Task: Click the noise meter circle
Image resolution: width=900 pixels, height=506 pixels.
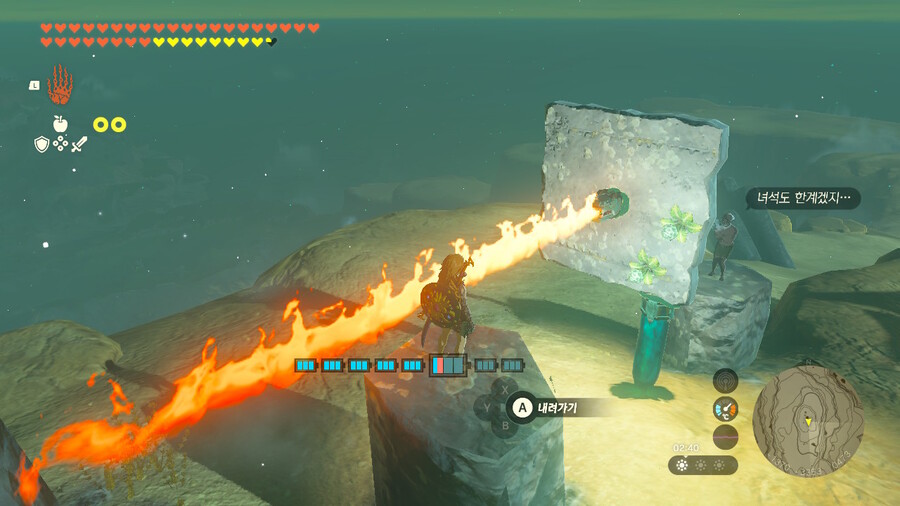Action: tap(725, 436)
